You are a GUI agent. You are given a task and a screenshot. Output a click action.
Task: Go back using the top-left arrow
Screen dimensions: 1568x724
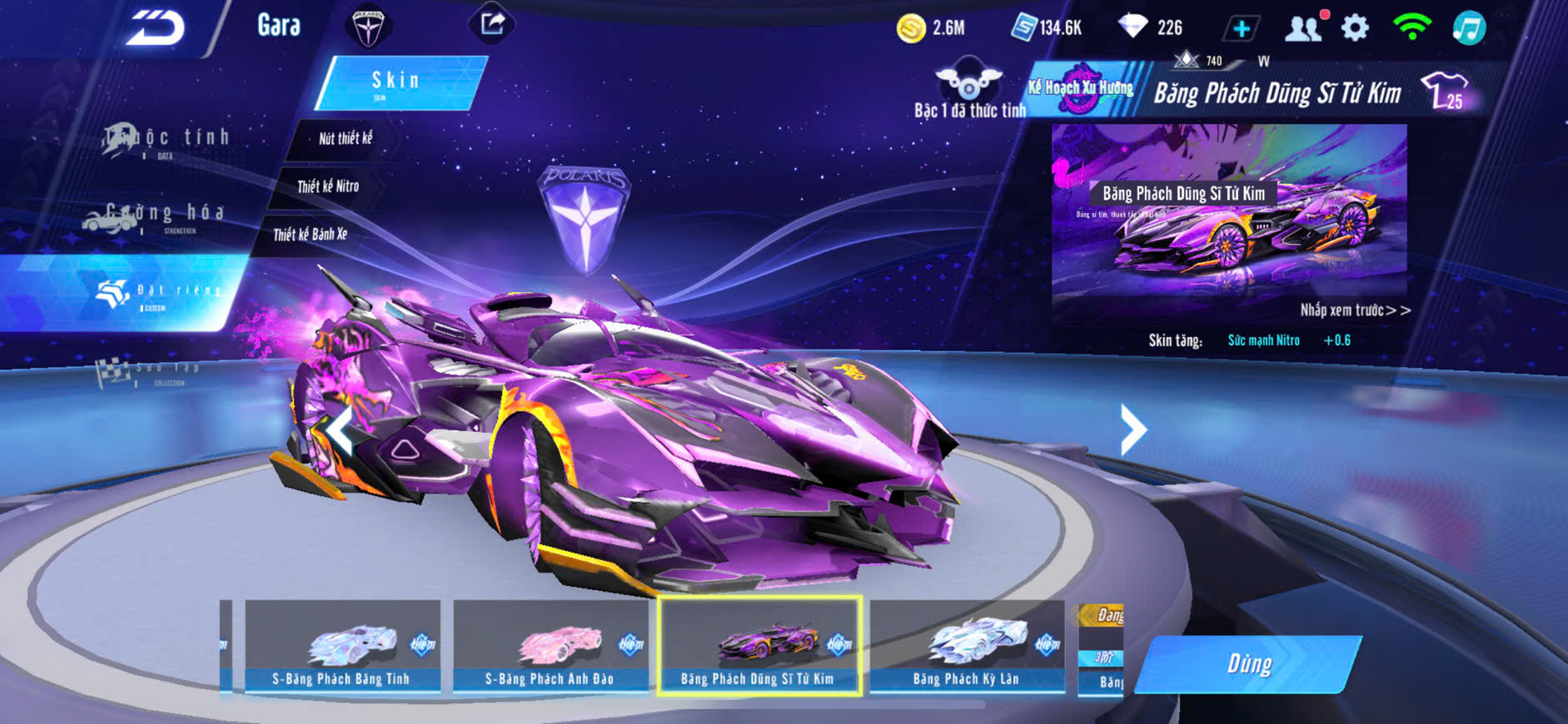pos(156,28)
